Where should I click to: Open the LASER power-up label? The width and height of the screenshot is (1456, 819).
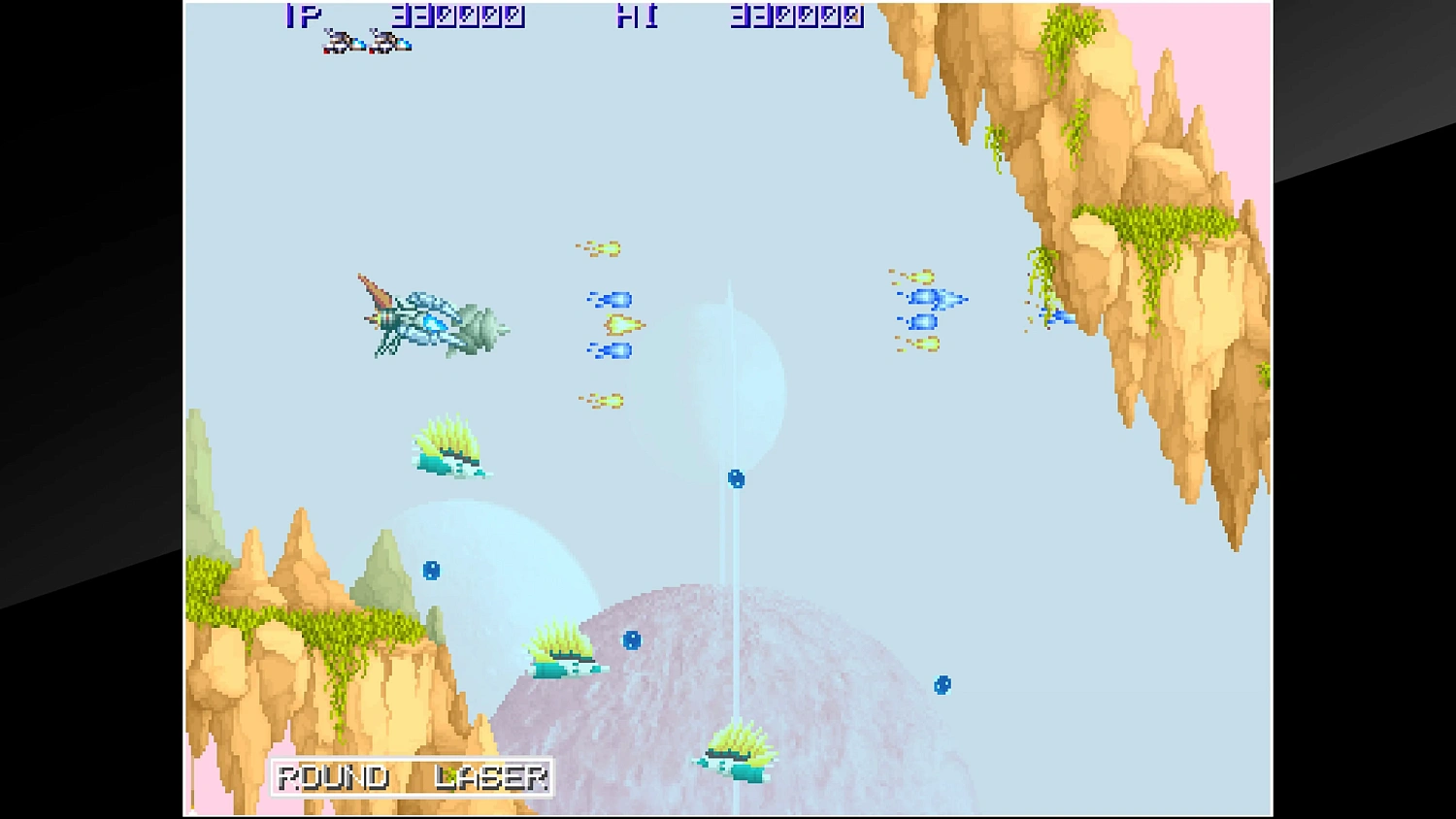click(490, 776)
